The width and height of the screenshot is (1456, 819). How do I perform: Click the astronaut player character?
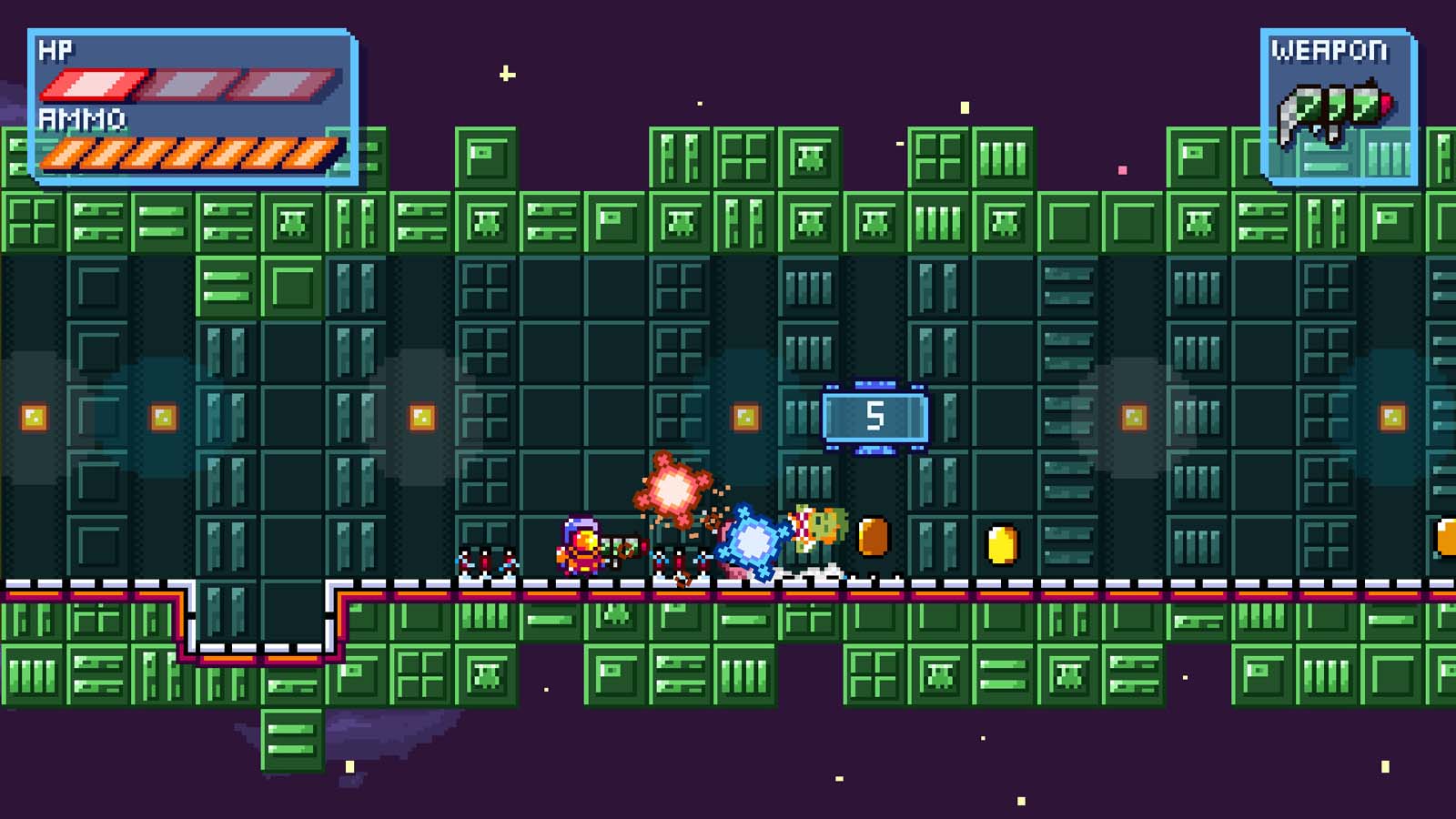point(580,544)
